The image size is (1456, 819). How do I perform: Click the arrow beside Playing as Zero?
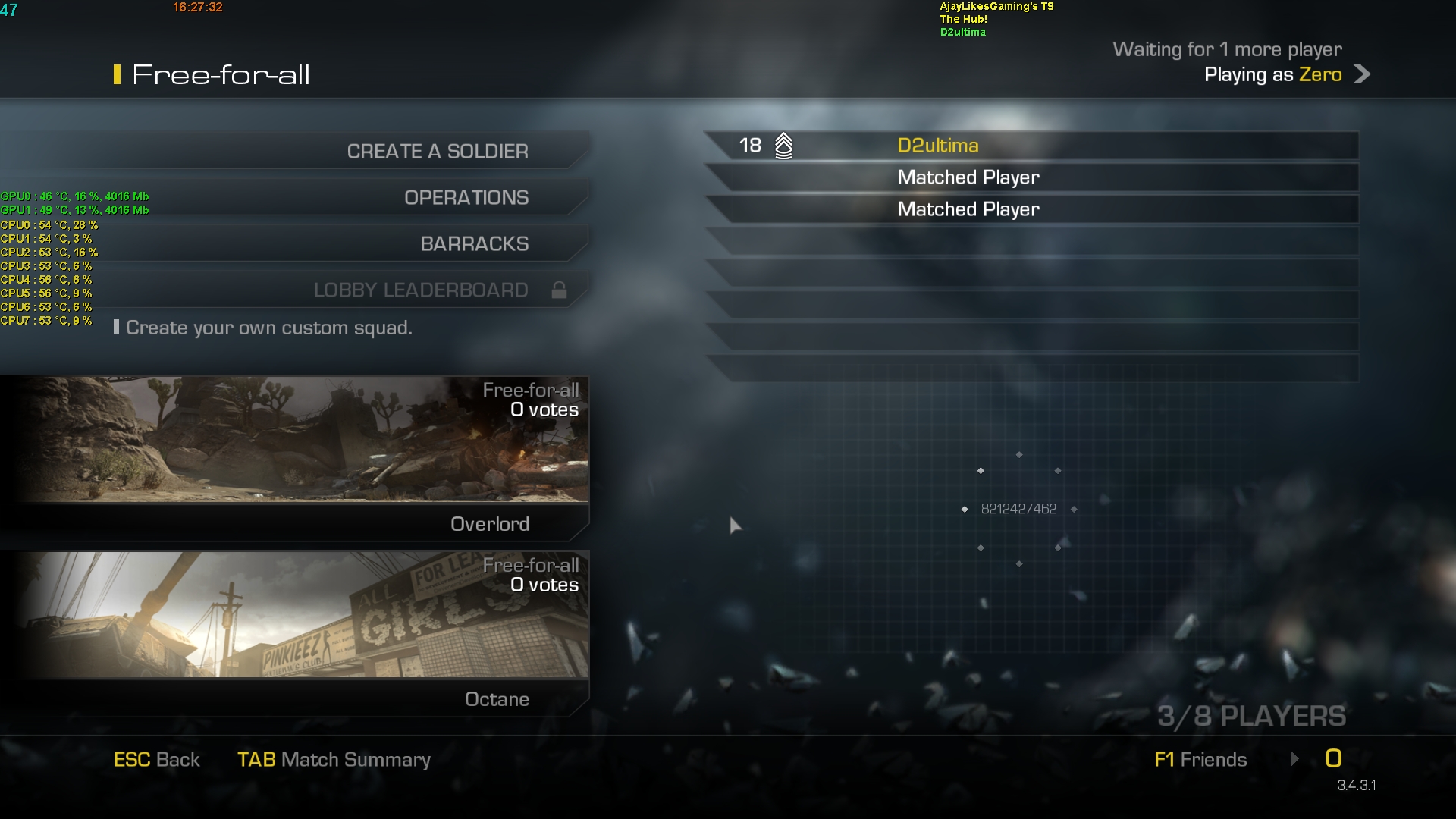(1362, 74)
